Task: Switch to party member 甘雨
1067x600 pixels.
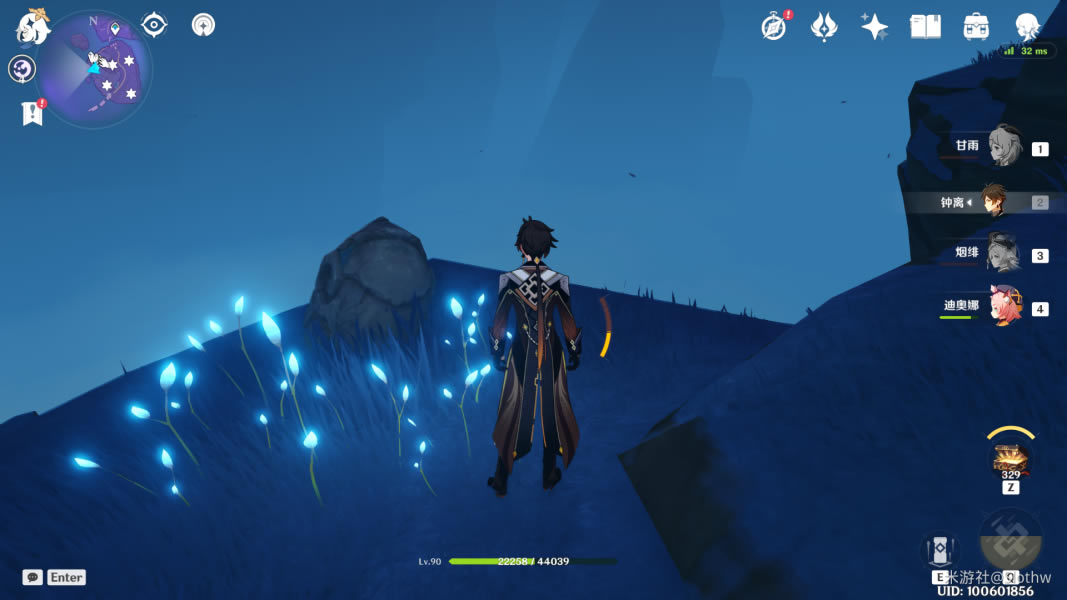Action: [1003, 148]
